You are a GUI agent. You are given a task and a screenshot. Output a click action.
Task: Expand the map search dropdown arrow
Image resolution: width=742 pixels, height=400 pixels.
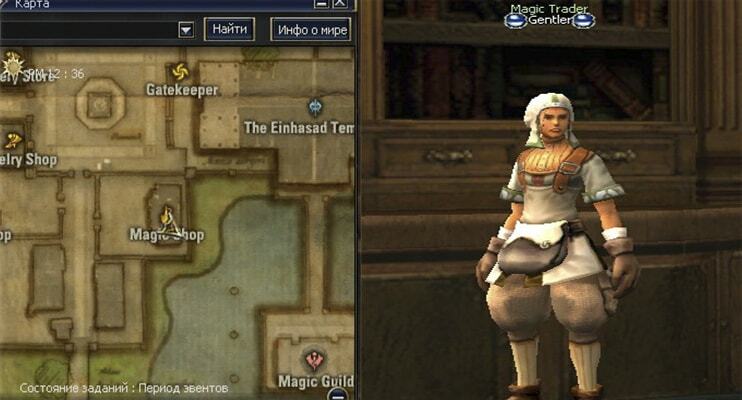pos(185,30)
